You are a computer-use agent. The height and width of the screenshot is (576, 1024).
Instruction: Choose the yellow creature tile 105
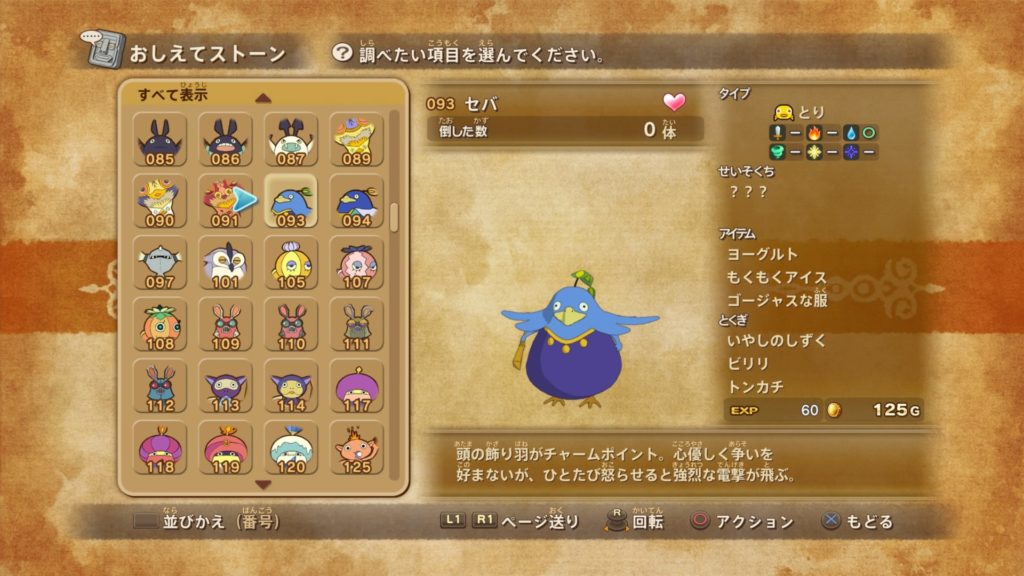[x=291, y=263]
